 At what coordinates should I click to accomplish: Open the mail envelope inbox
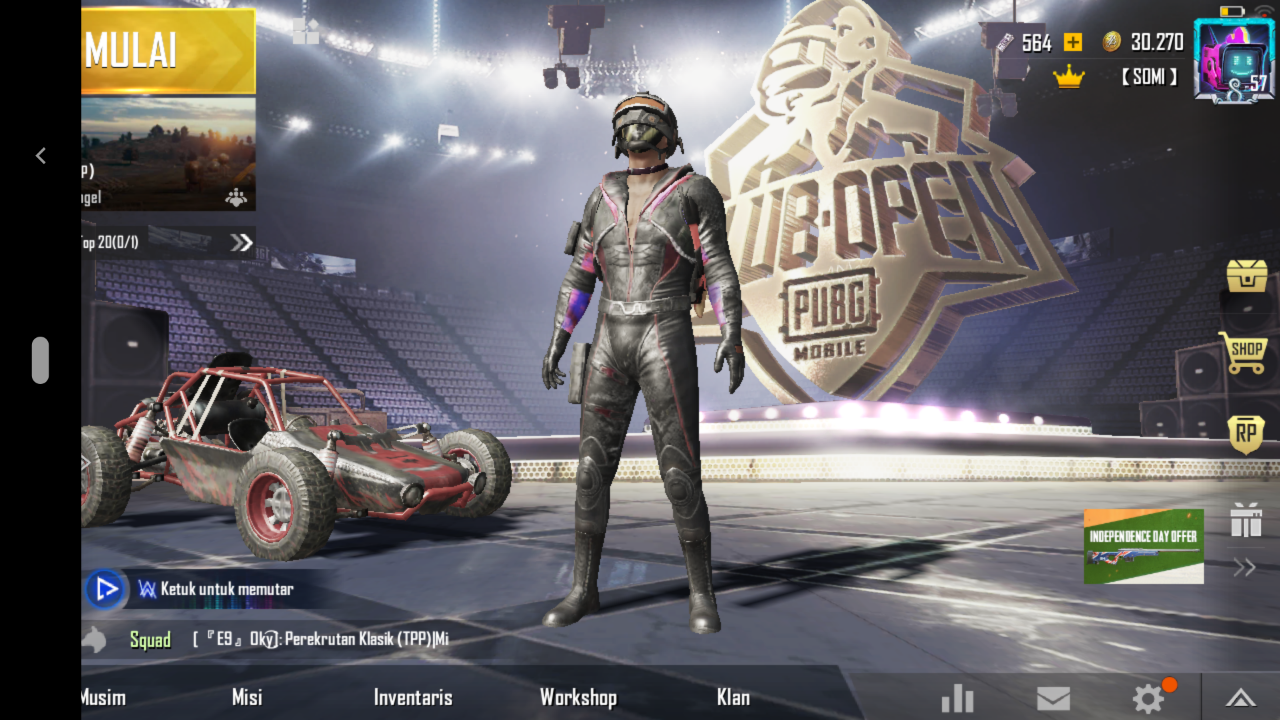1053,698
